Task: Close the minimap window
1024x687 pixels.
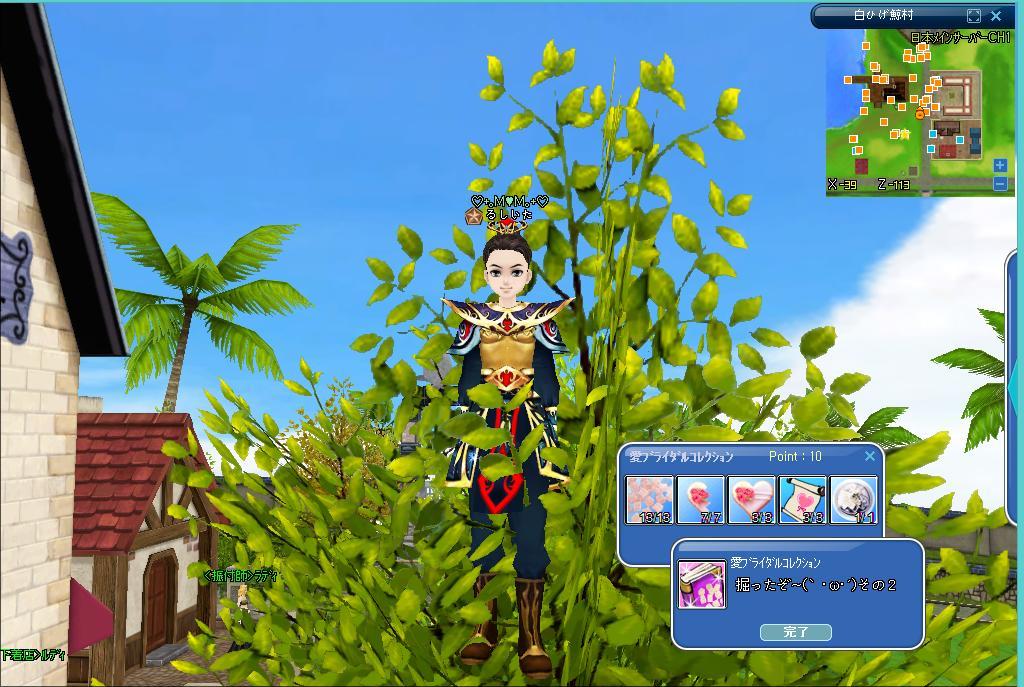Action: coord(996,16)
